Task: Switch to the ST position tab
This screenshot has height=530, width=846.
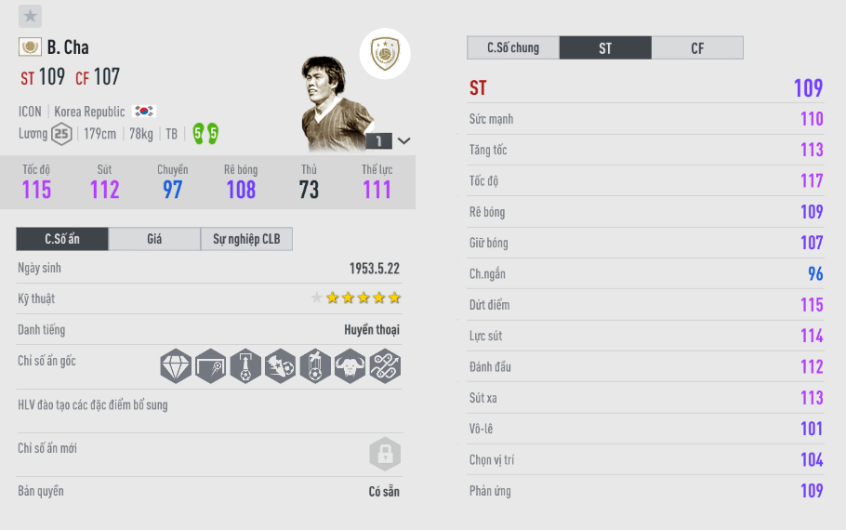Action: point(605,48)
